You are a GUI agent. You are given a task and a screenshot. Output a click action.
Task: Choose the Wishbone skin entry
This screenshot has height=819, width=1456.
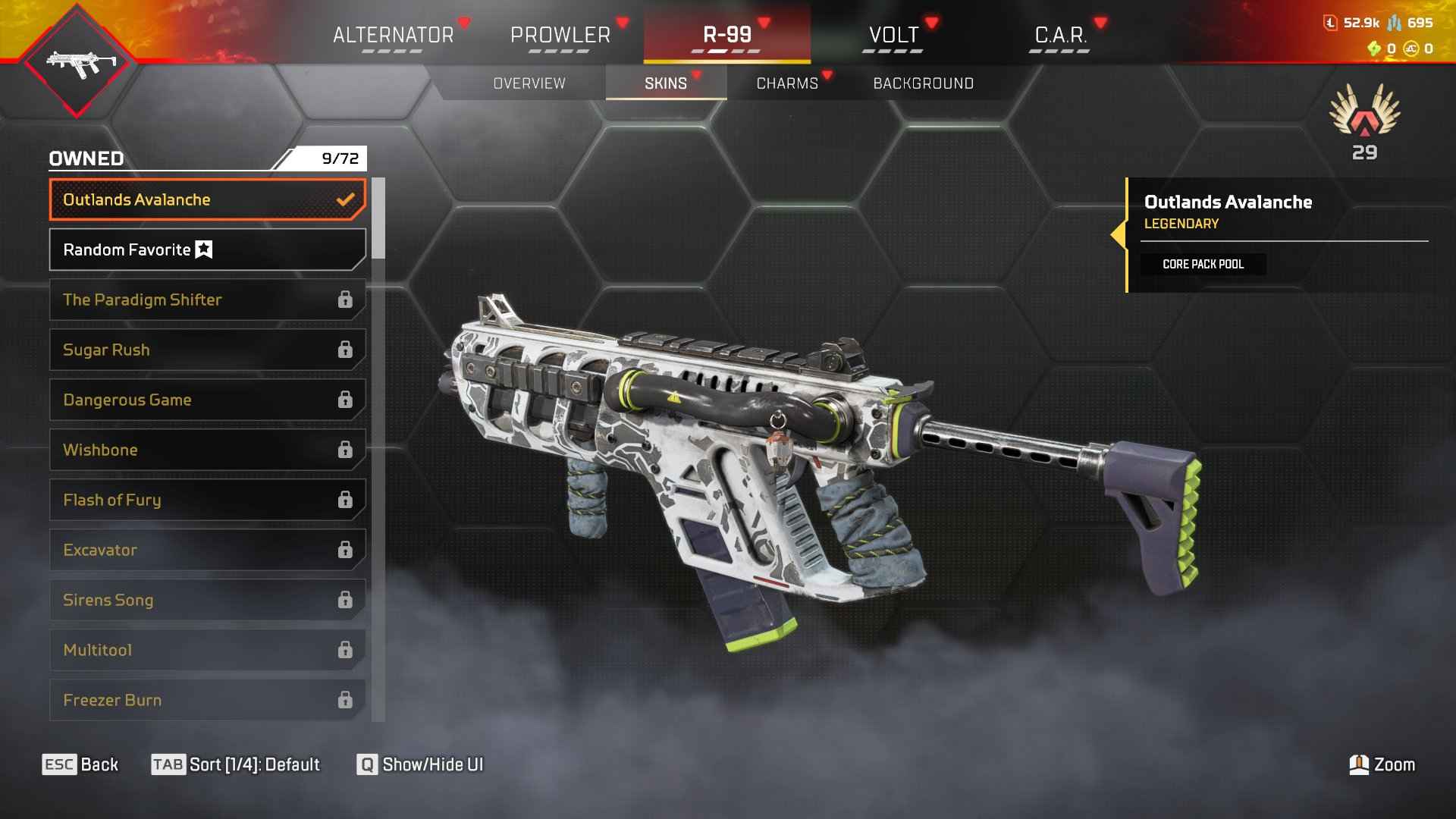207,450
